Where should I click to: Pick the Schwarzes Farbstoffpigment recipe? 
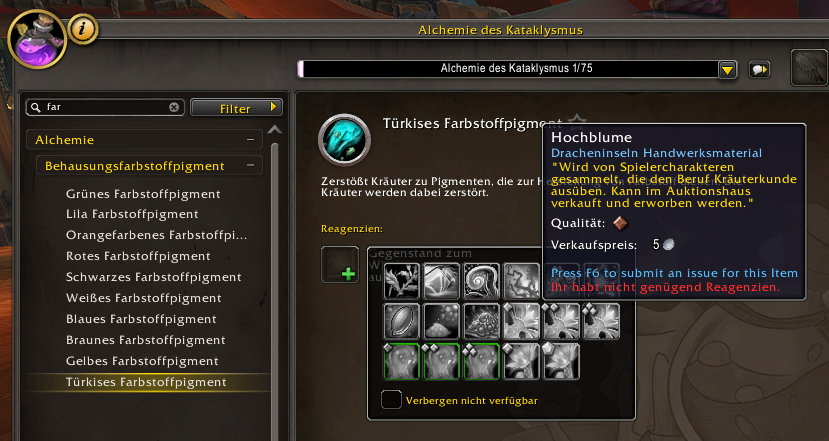coord(153,277)
